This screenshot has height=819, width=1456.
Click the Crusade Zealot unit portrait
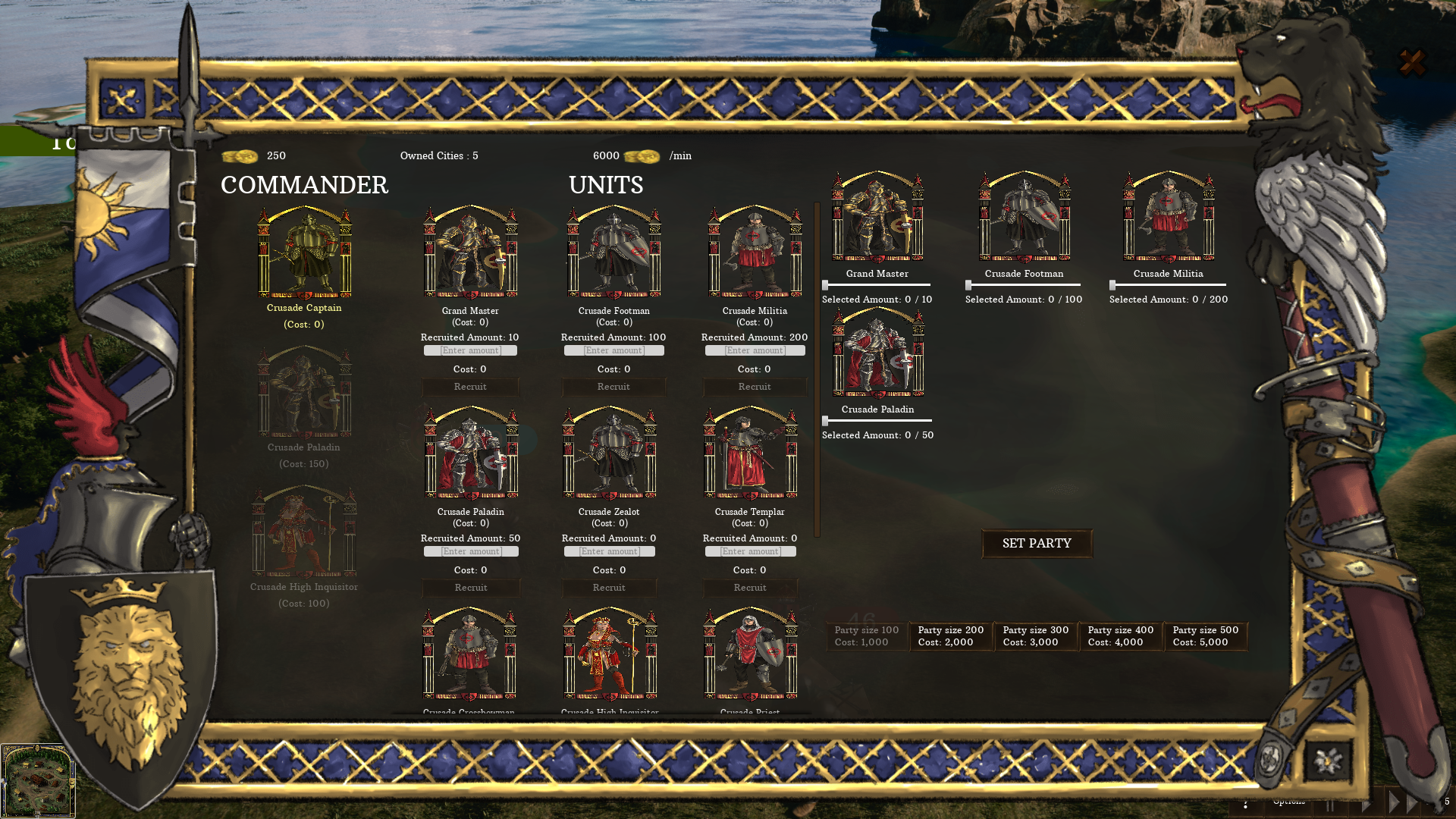pyautogui.click(x=610, y=455)
